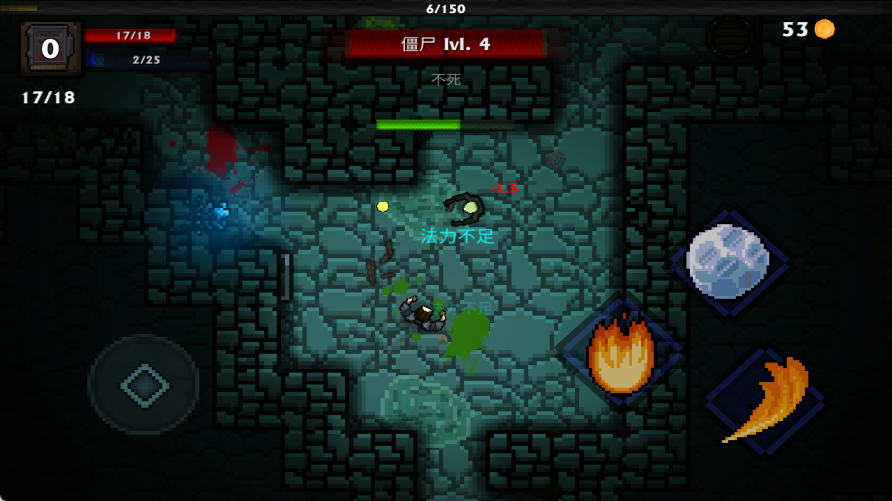
Task: Activate the fire flame ability
Action: point(621,353)
